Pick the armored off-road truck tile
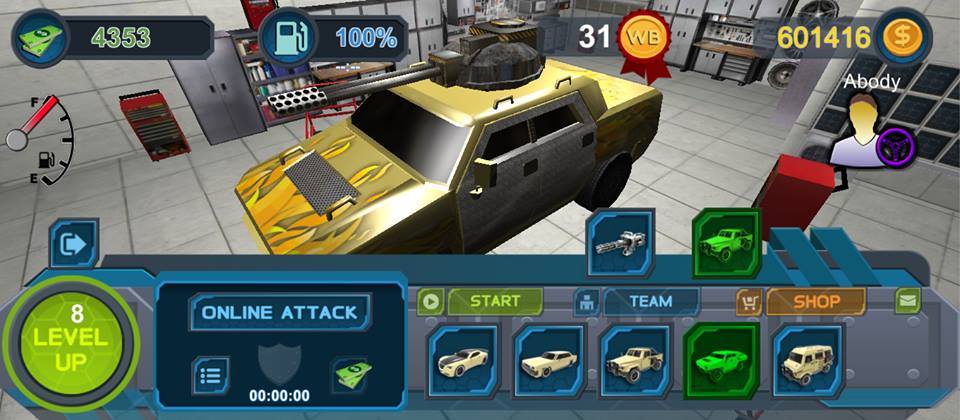Viewport: 960px width, 420px height. 634,360
